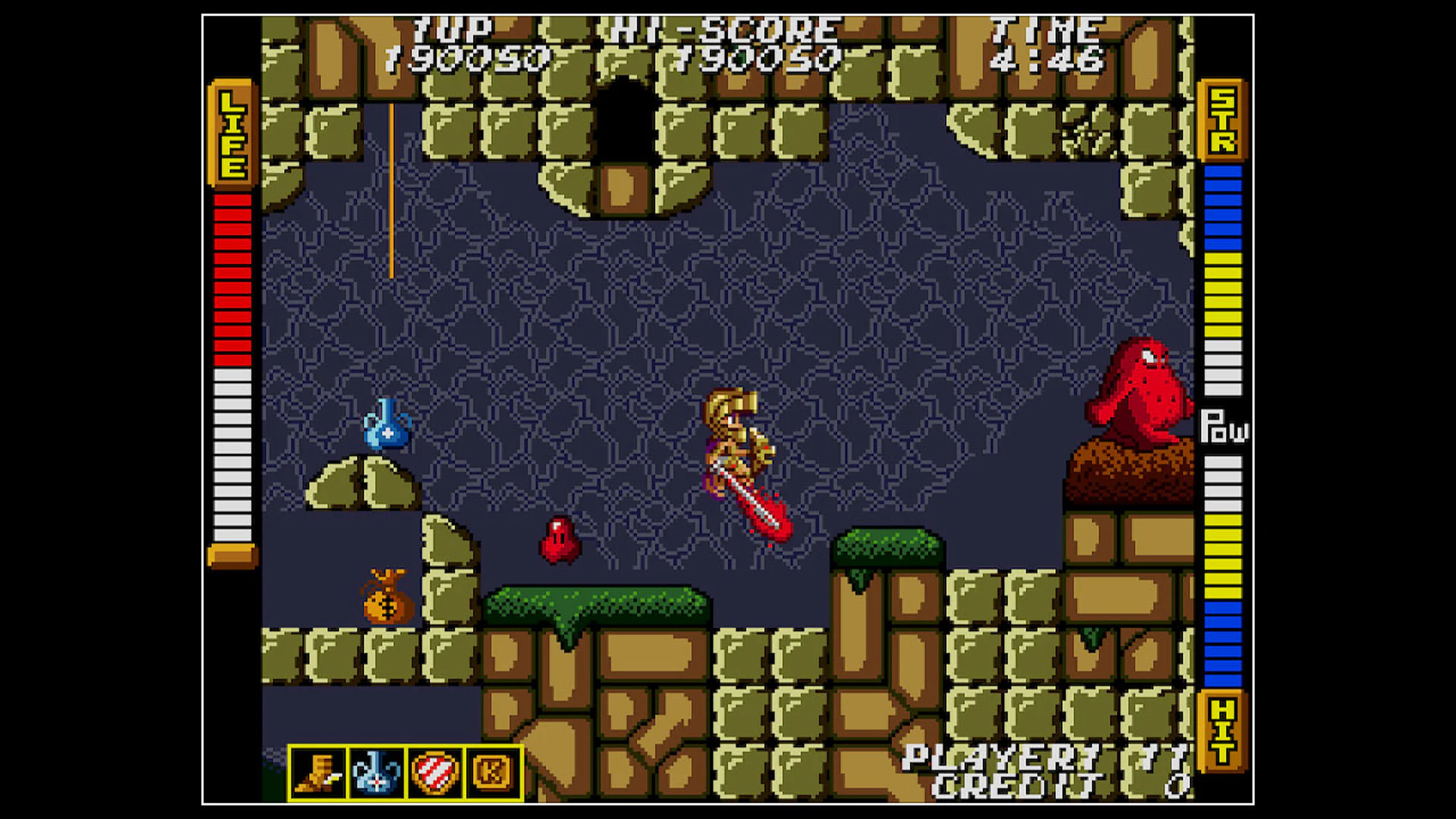Click the small red blob enemy
Image resolution: width=1456 pixels, height=819 pixels.
pyautogui.click(x=559, y=538)
